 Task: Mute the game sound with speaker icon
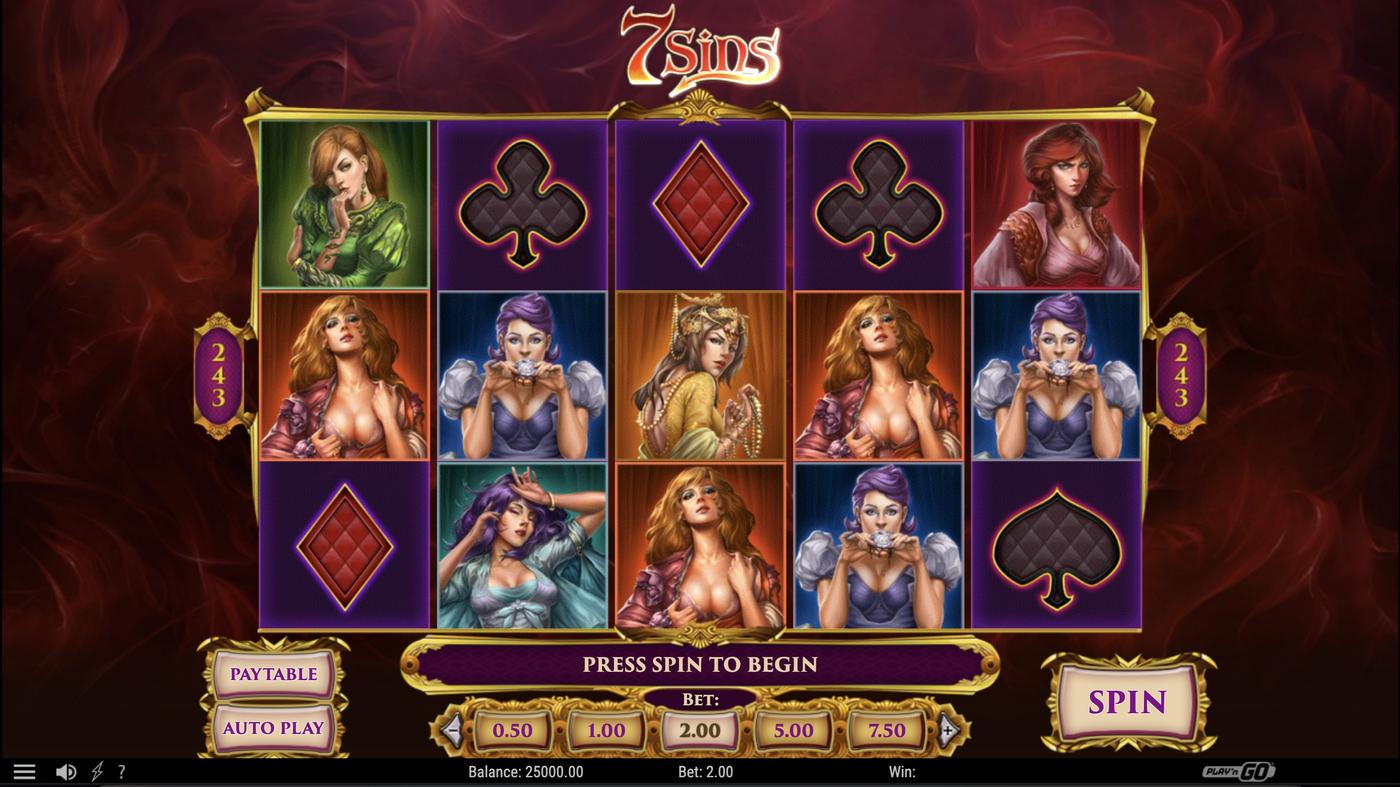(x=64, y=770)
